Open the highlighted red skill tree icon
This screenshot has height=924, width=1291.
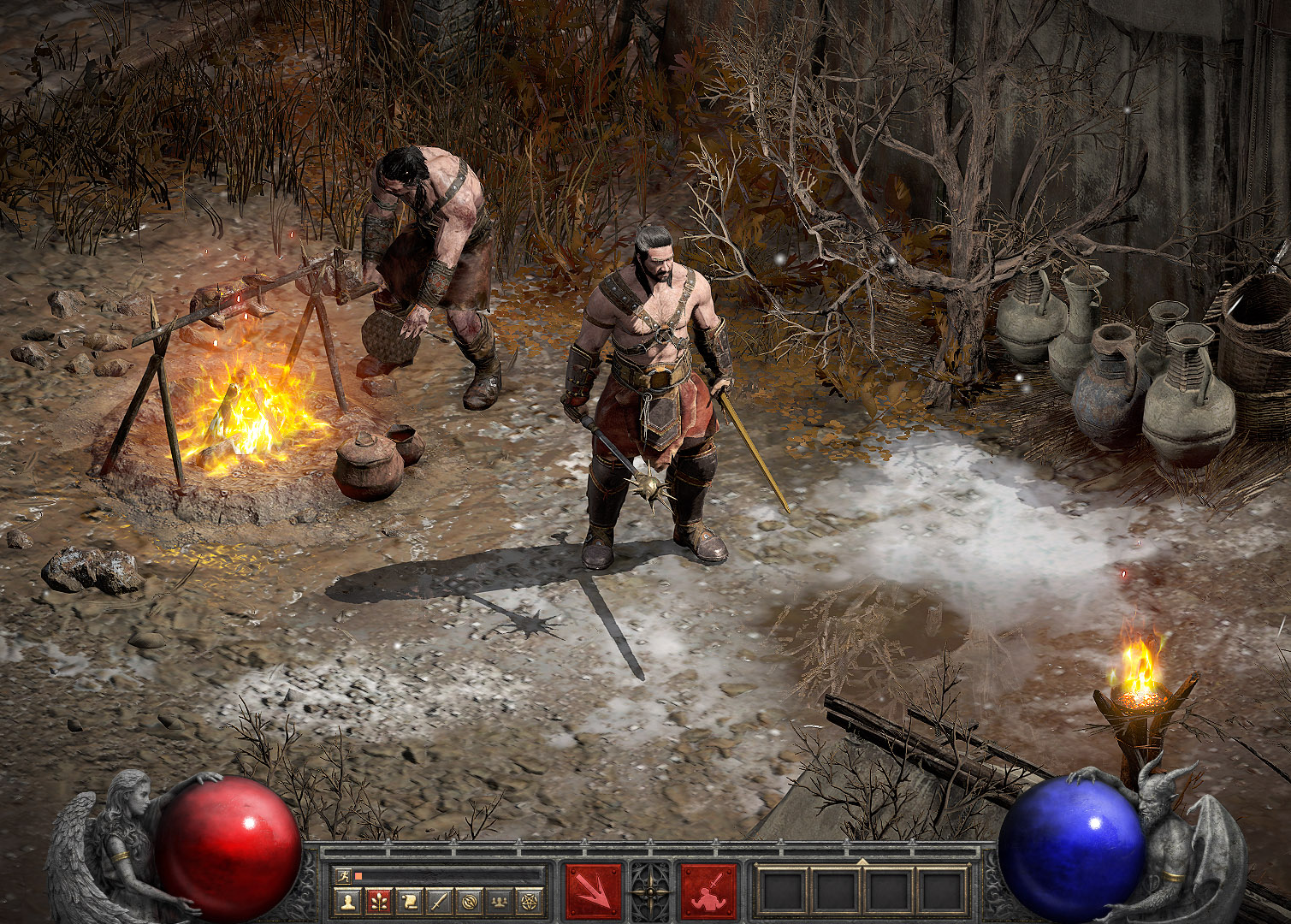point(377,900)
